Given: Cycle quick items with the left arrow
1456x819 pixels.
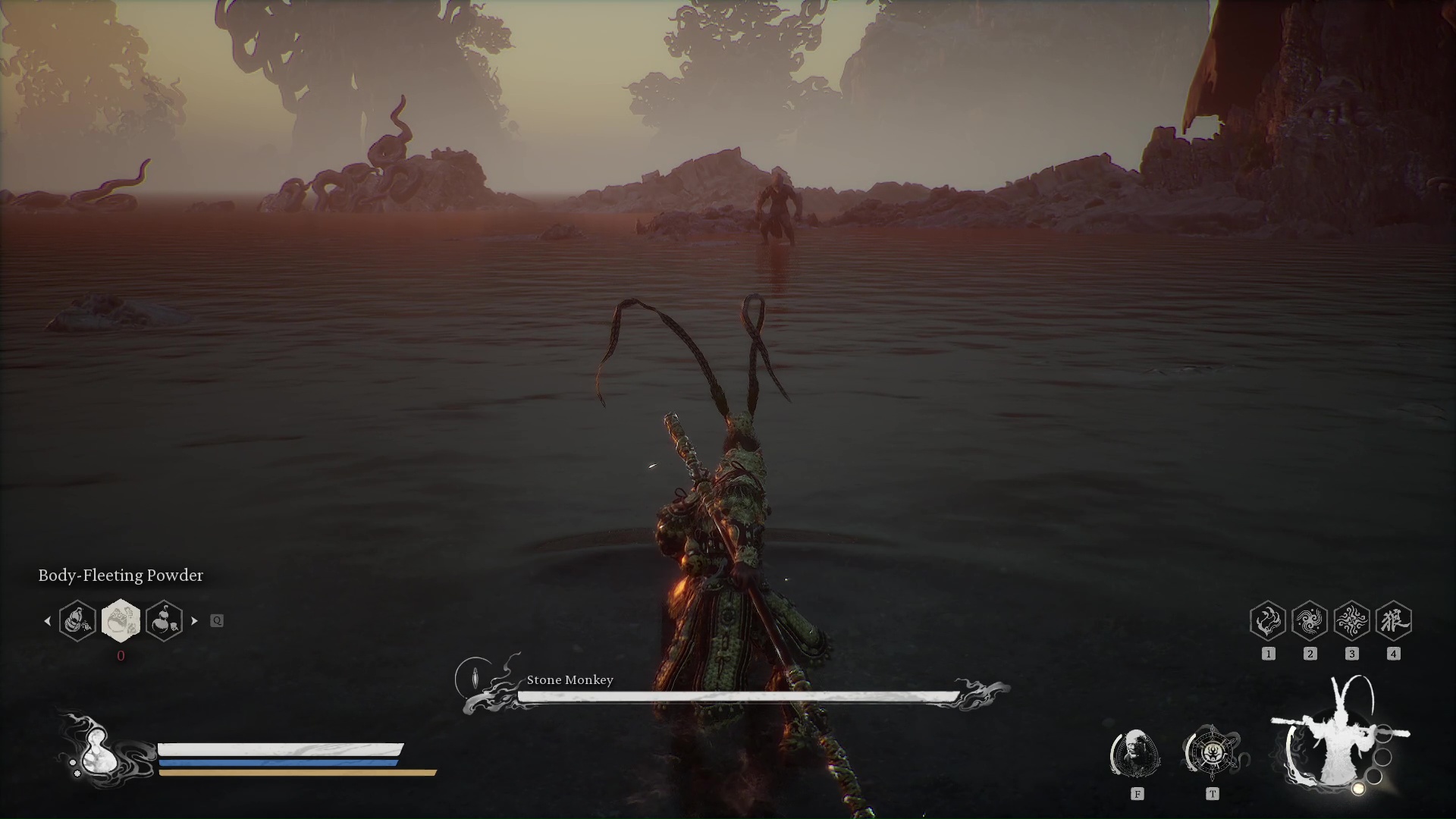Looking at the screenshot, I should tap(47, 621).
